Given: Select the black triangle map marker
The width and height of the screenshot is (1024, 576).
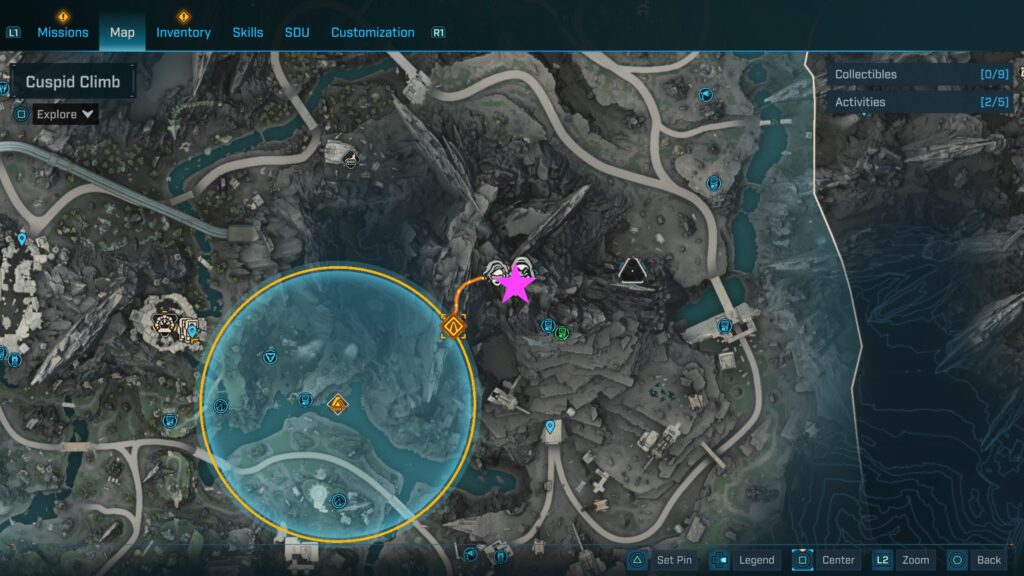Looking at the screenshot, I should pos(632,269).
